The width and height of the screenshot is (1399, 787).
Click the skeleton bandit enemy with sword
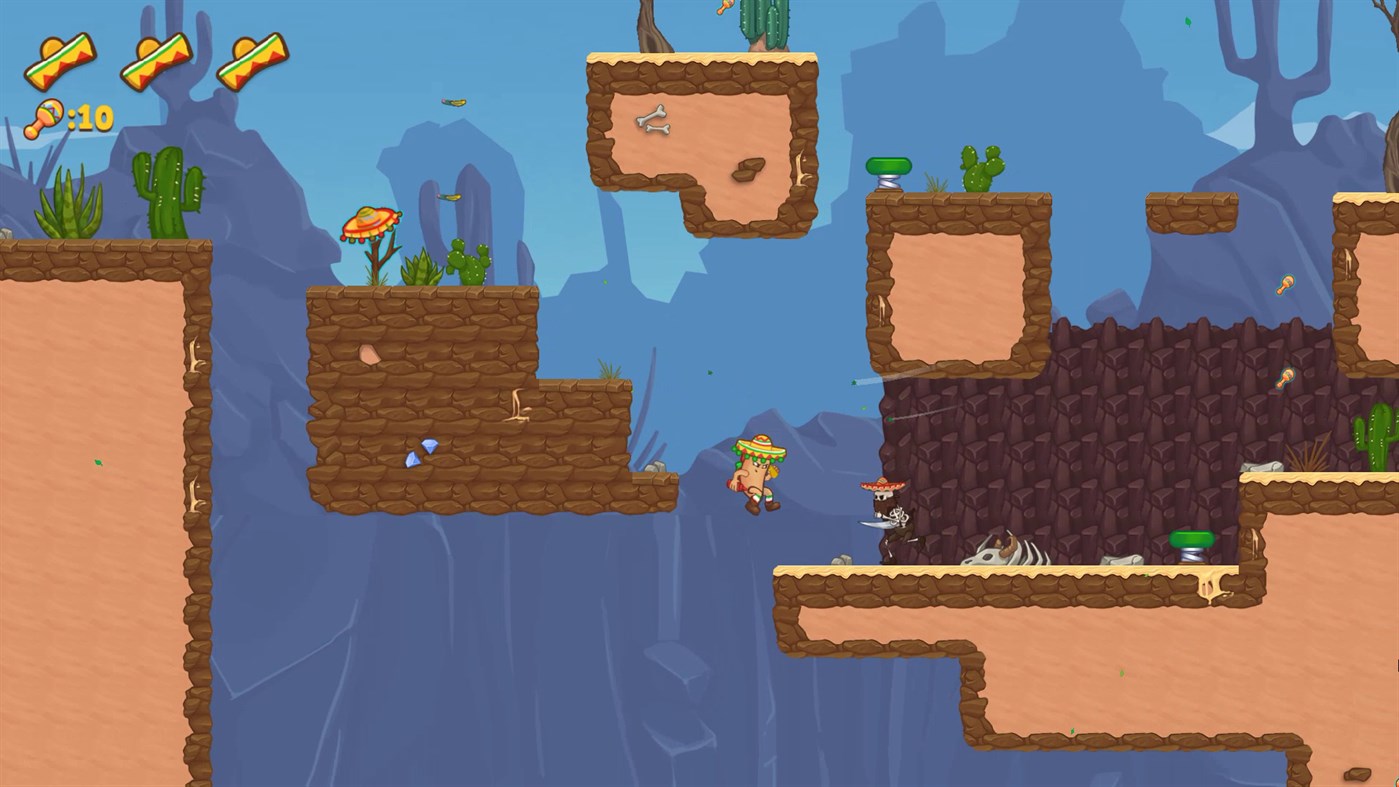(x=889, y=513)
